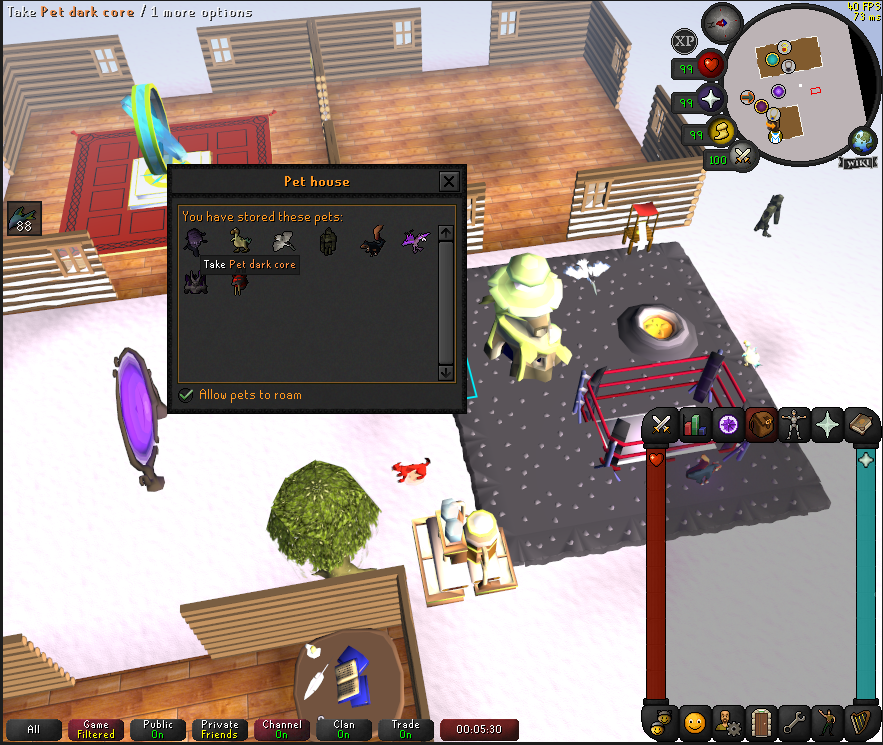The width and height of the screenshot is (883, 745).
Task: Click the Pet house scroll down arrow
Action: coord(446,372)
